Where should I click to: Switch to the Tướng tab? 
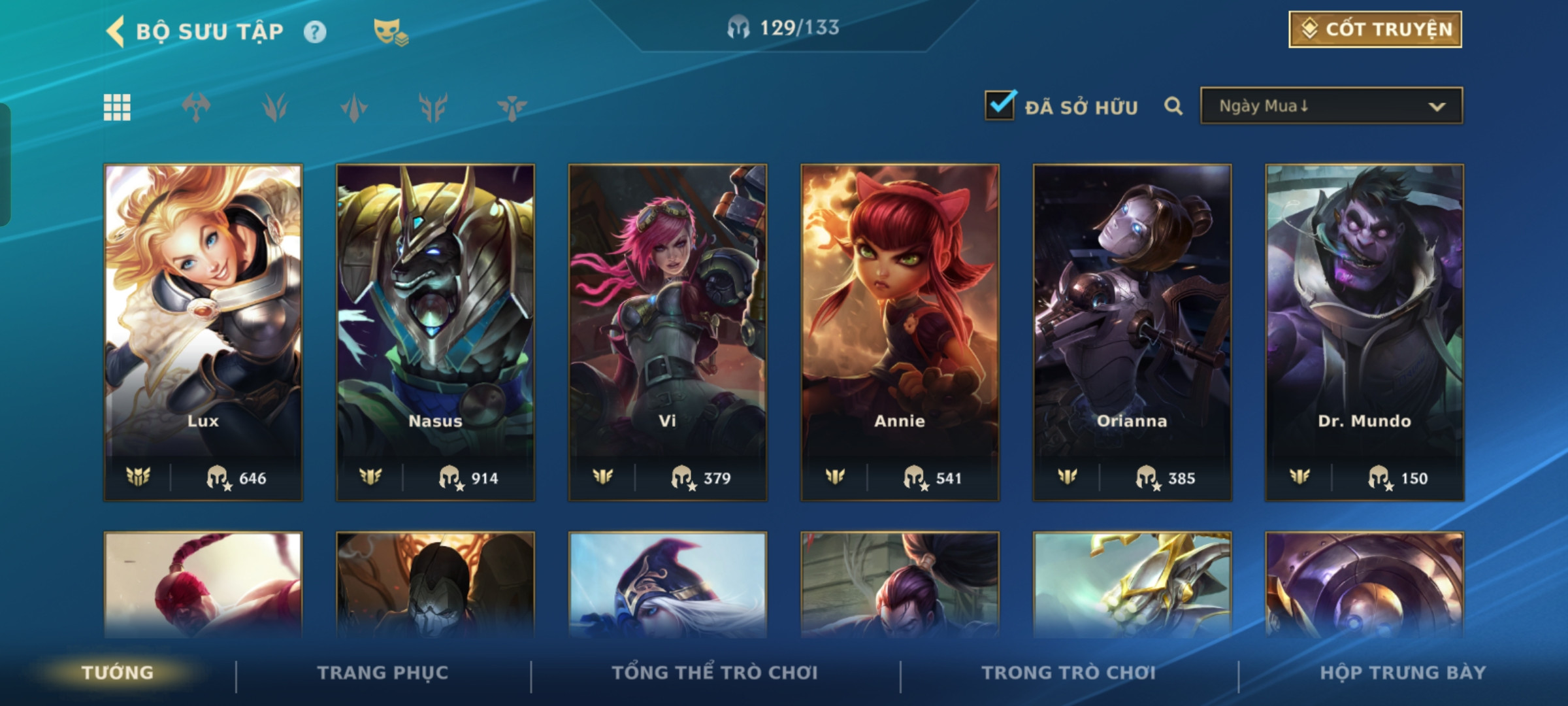pos(118,673)
